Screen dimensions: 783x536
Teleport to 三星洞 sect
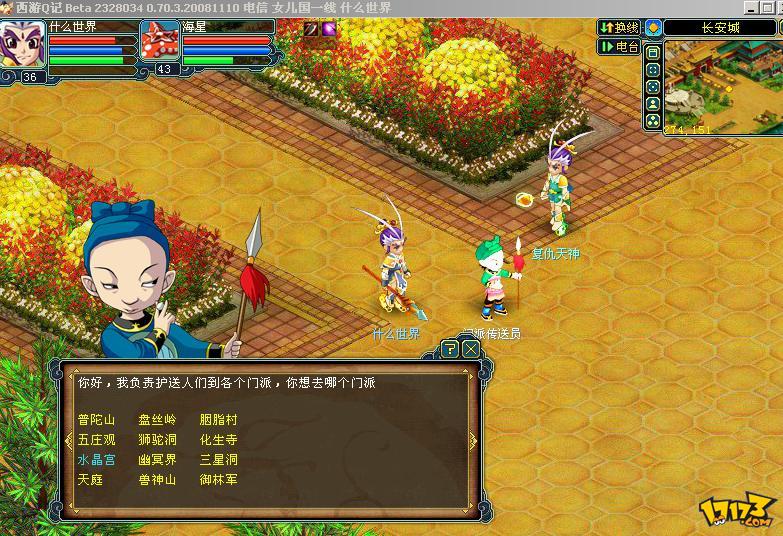click(218, 460)
